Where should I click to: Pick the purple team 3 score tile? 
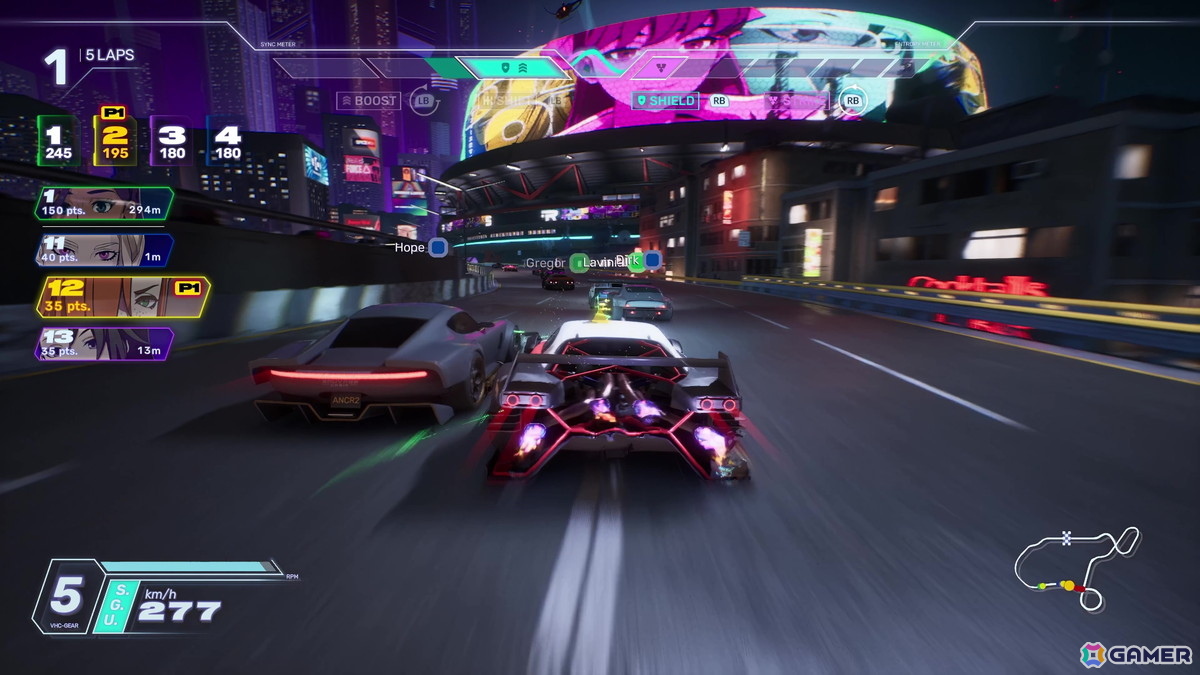coord(173,142)
